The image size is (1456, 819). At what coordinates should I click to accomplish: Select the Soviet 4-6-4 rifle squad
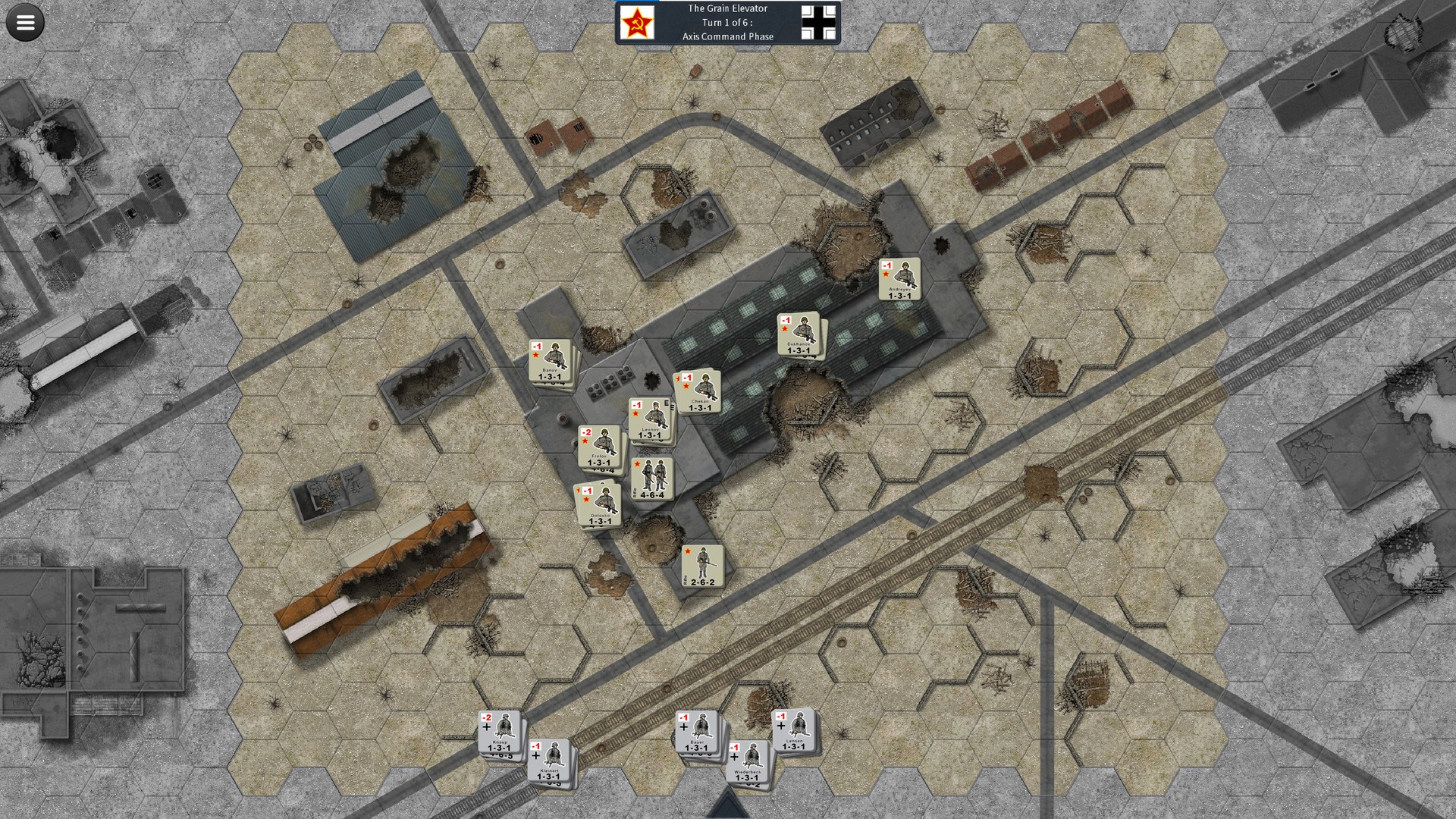652,479
